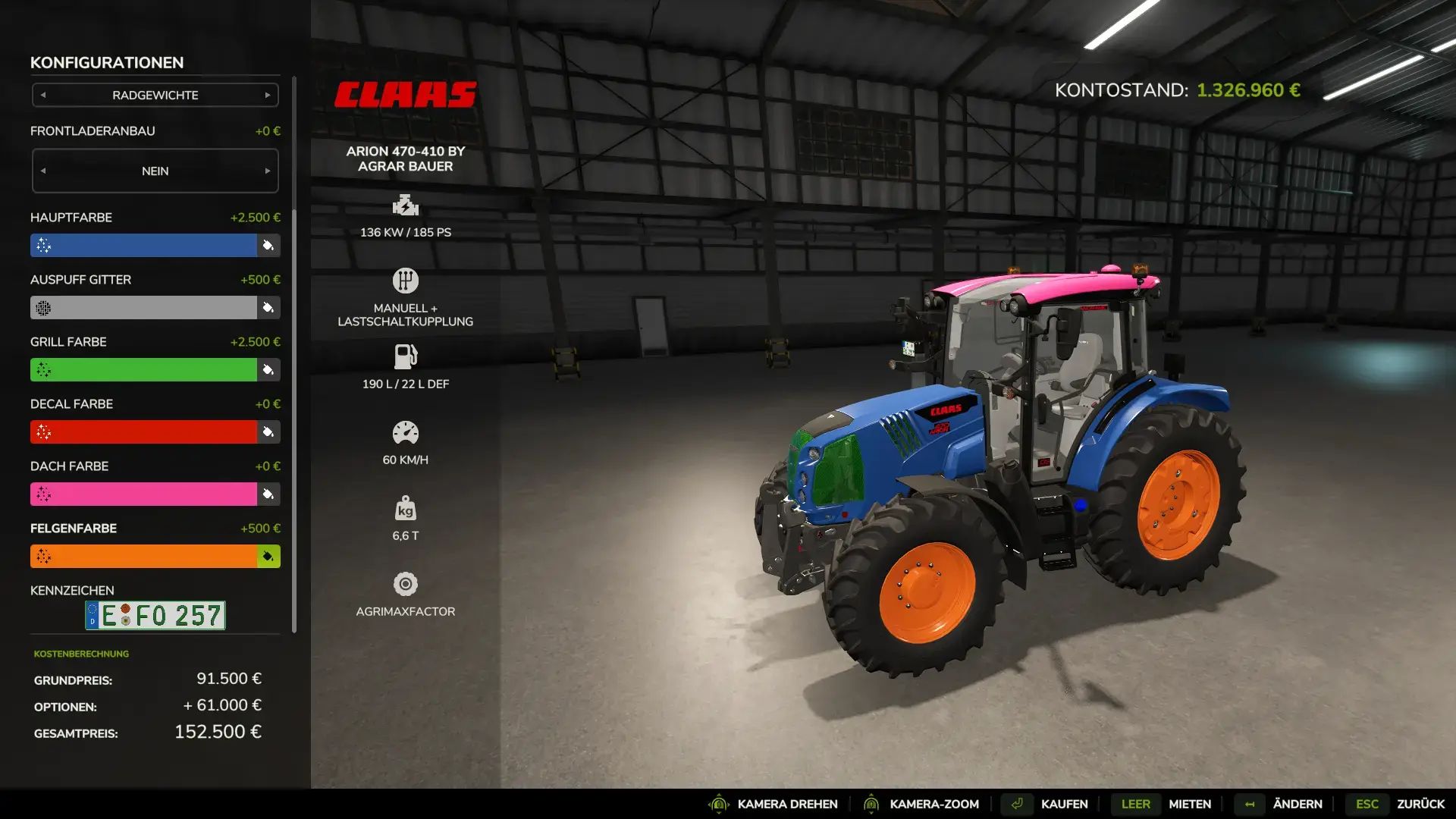The image size is (1456, 819).
Task: Switch Frontladeranbau to previous option
Action: point(43,171)
